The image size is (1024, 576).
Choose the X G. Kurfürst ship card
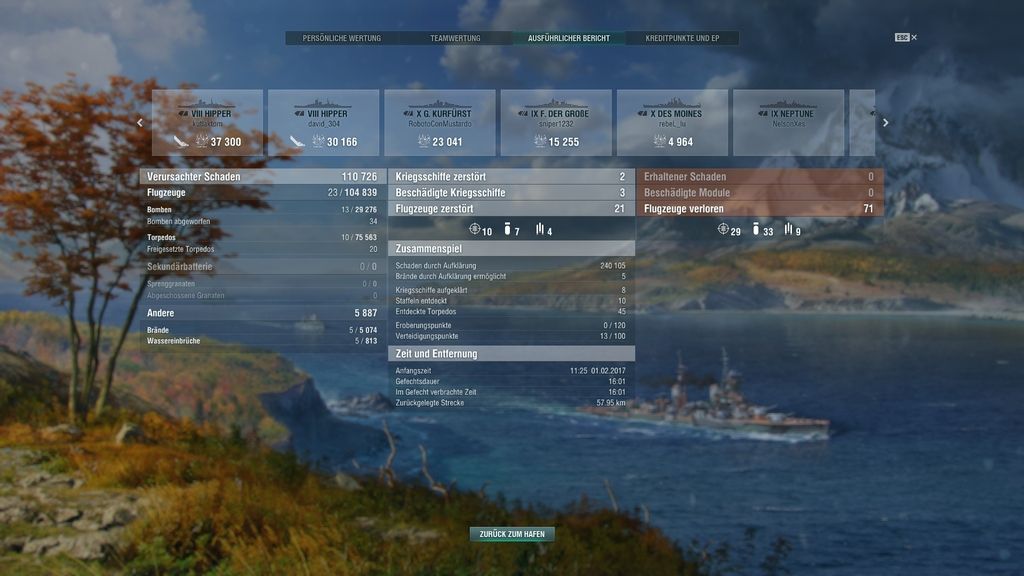pyautogui.click(x=439, y=123)
